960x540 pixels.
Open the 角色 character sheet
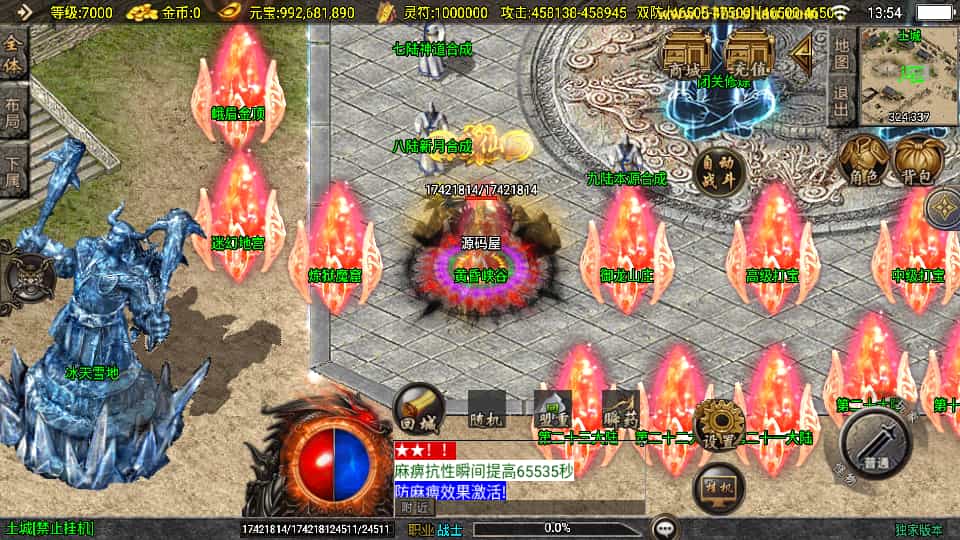click(x=862, y=162)
